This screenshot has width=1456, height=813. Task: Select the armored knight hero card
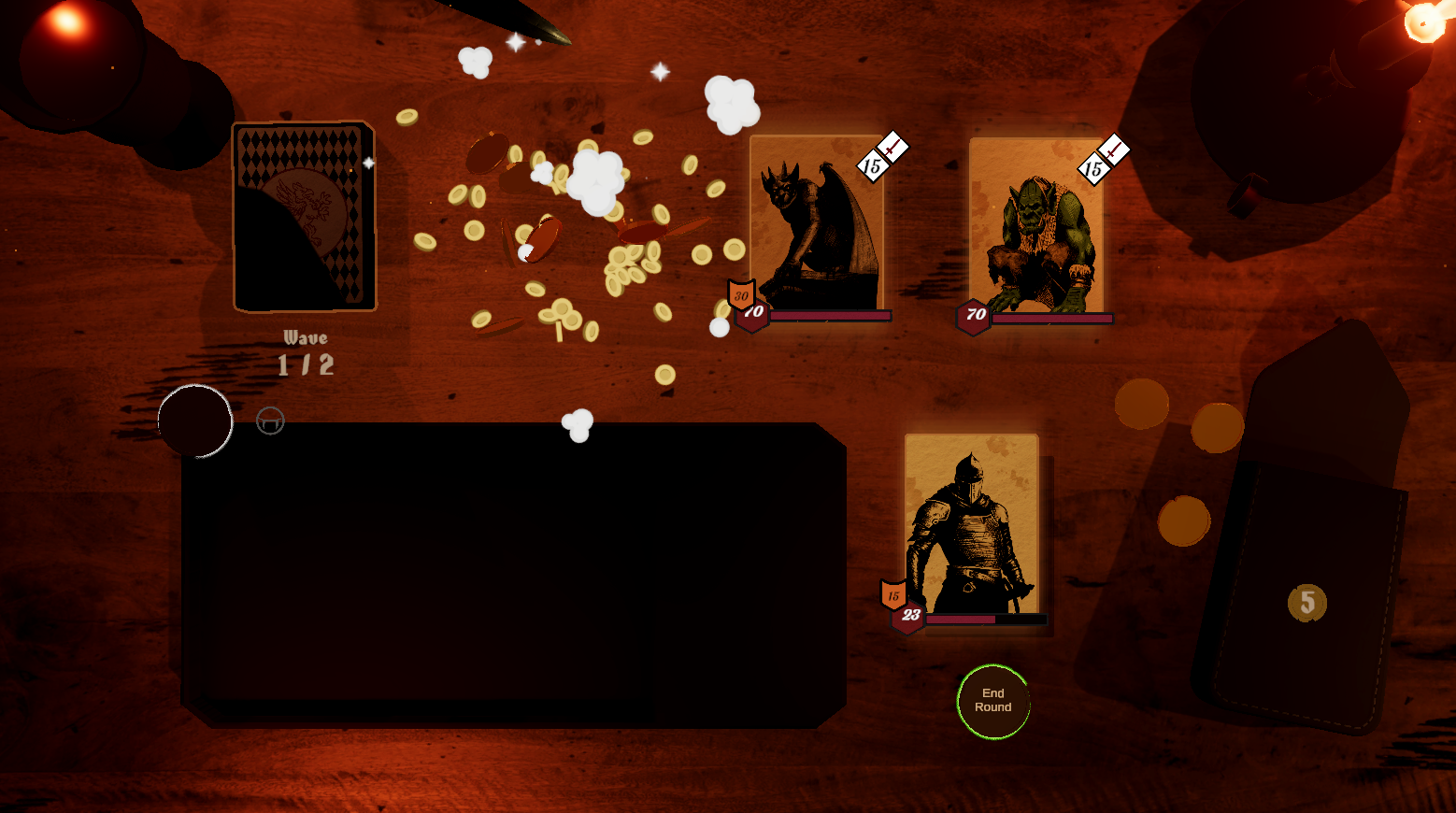pos(972,528)
